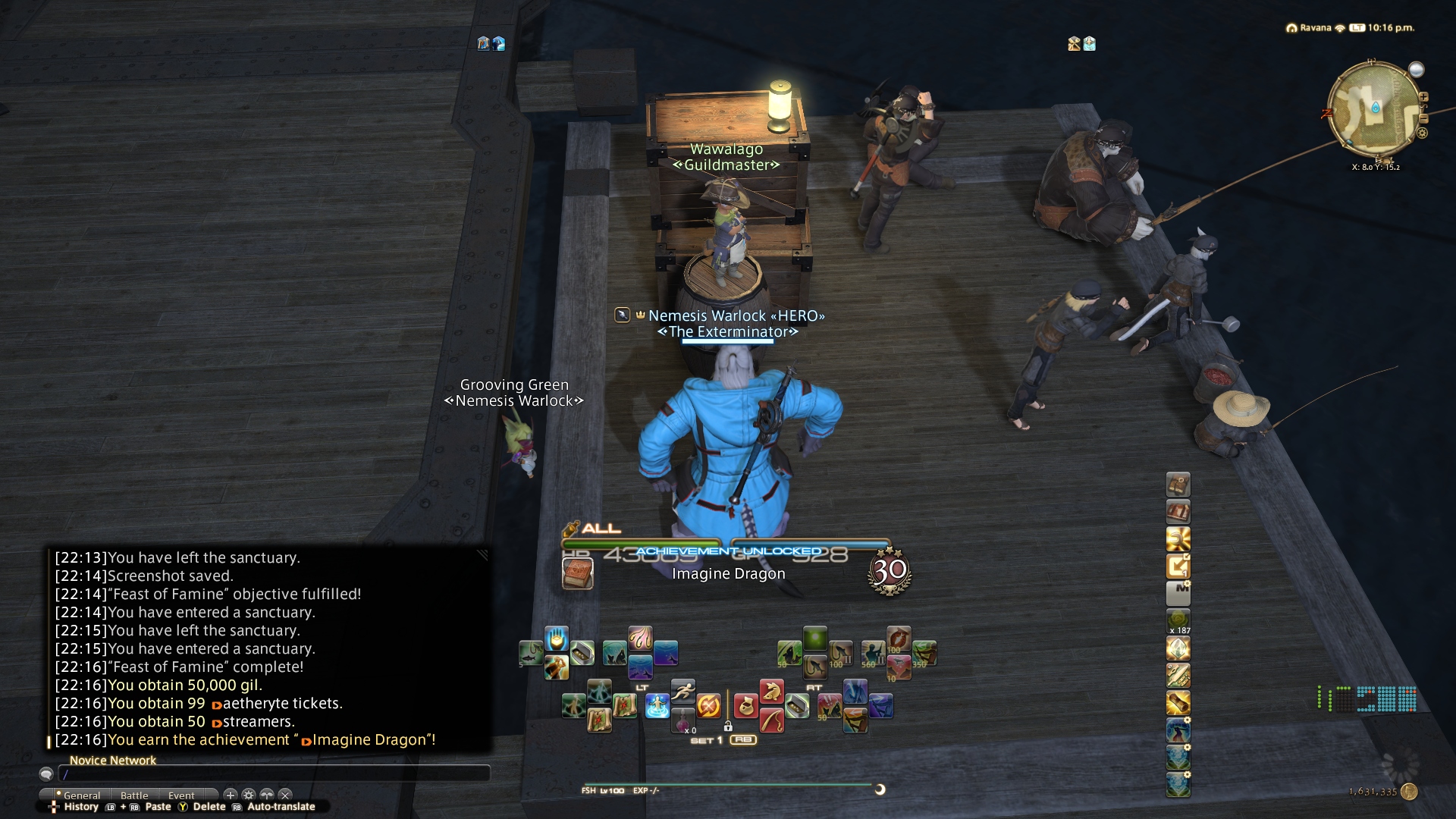This screenshot has width=1456, height=819.
Task: Add a new chat tab with plus button
Action: [231, 795]
